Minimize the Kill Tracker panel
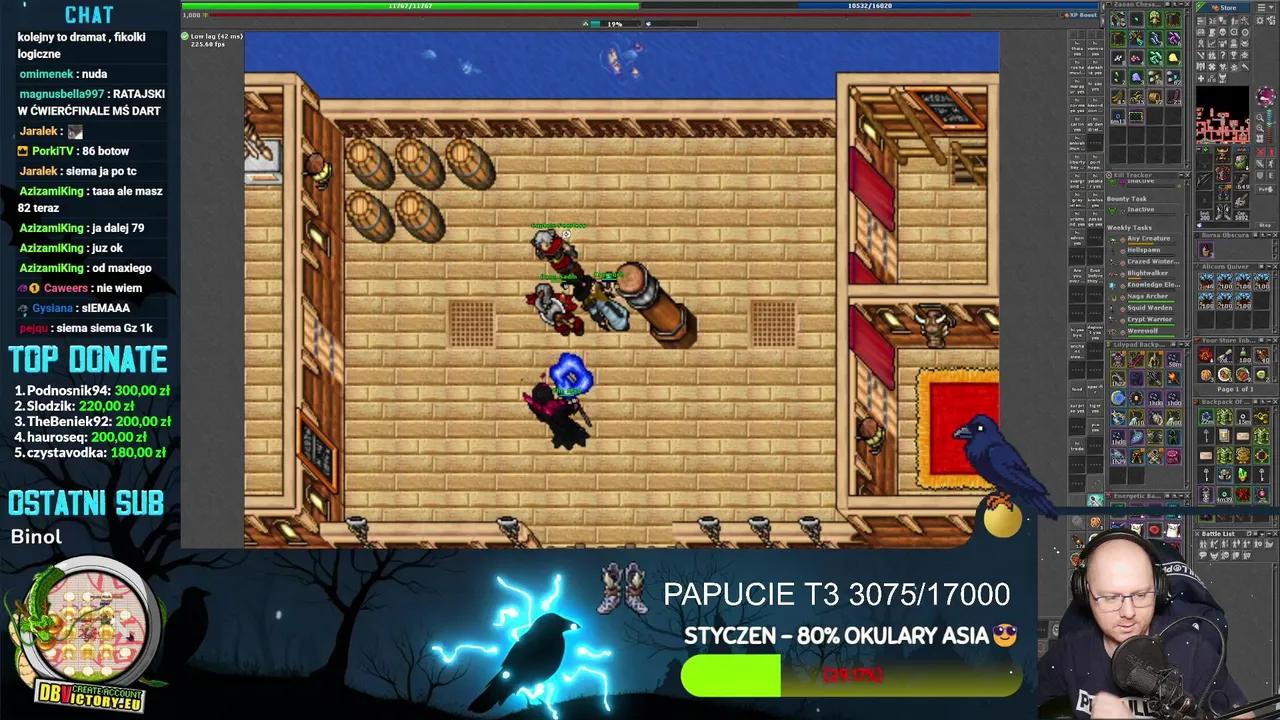 click(1181, 174)
